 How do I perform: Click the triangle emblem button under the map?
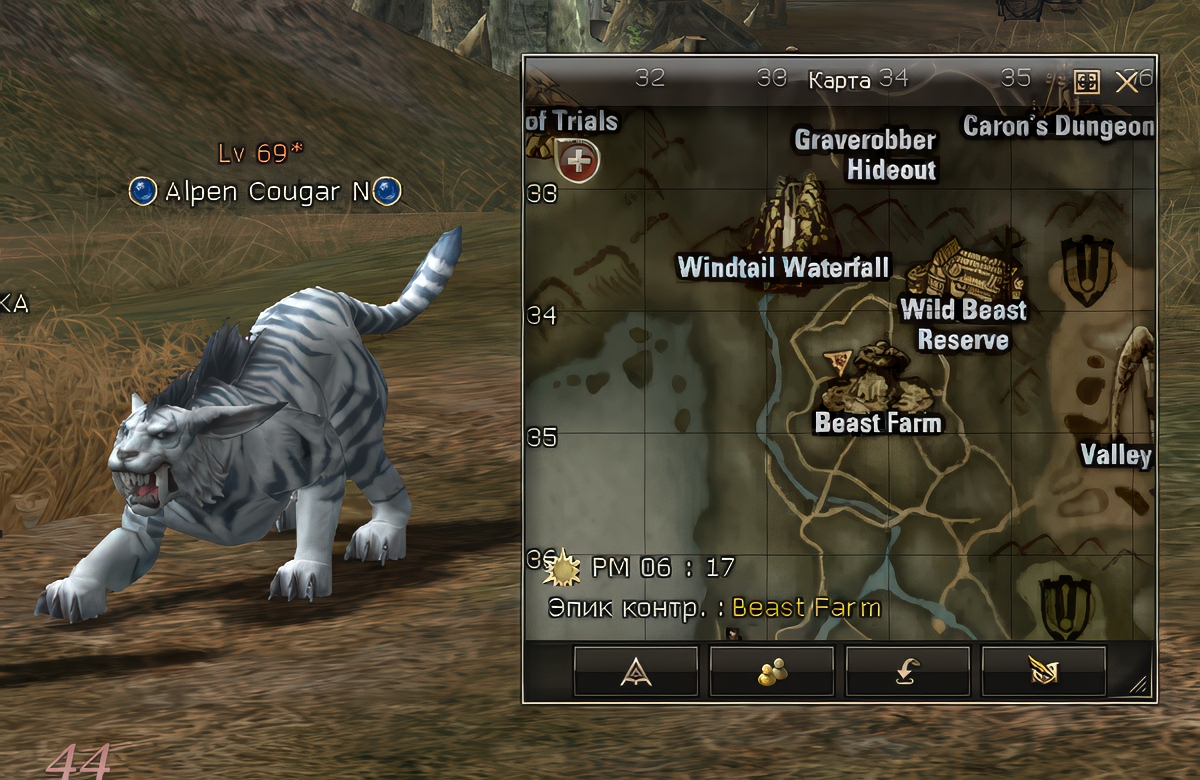click(636, 671)
